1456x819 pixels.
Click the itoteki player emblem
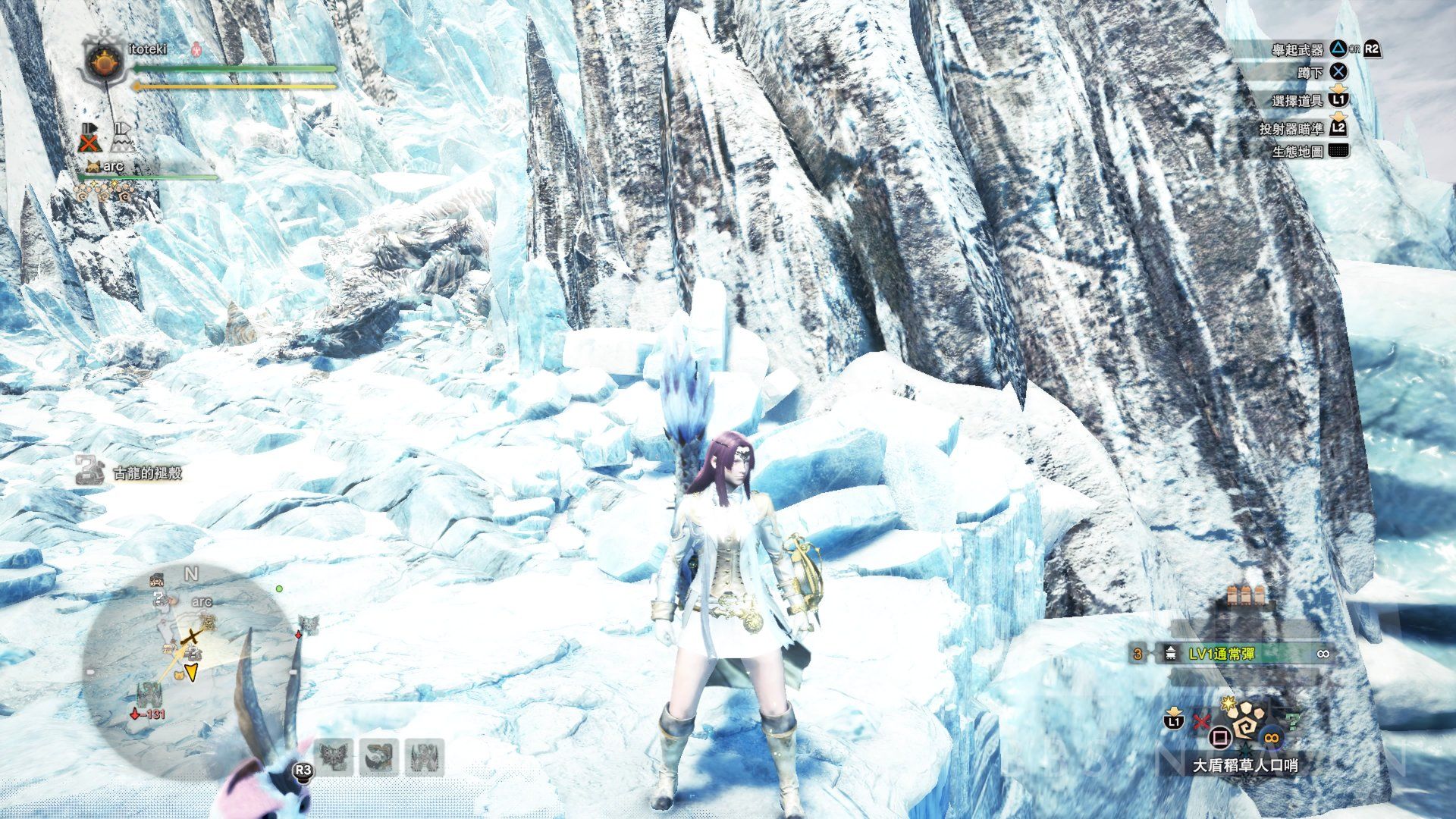click(102, 63)
